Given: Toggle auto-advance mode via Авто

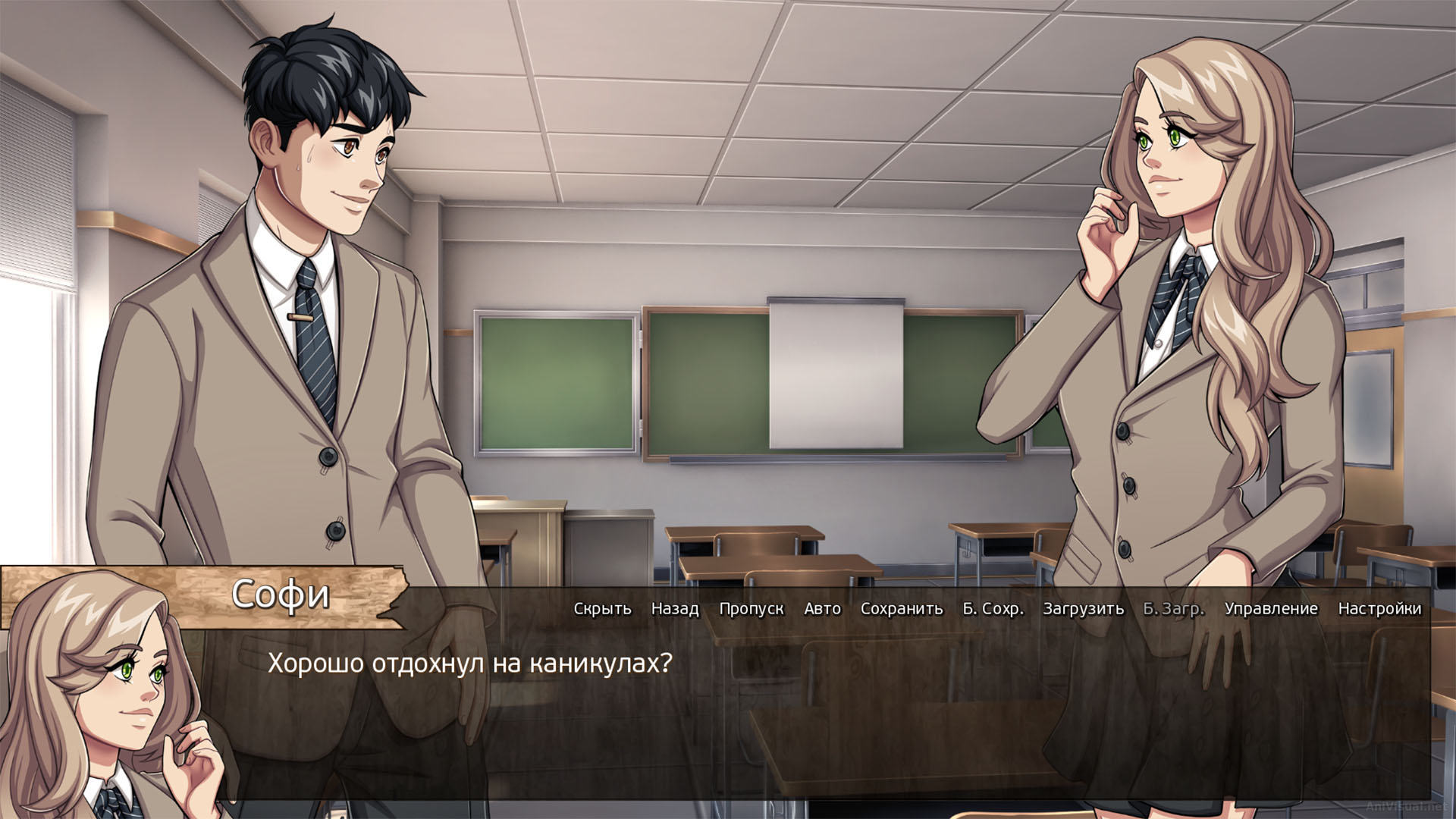Looking at the screenshot, I should point(822,608).
